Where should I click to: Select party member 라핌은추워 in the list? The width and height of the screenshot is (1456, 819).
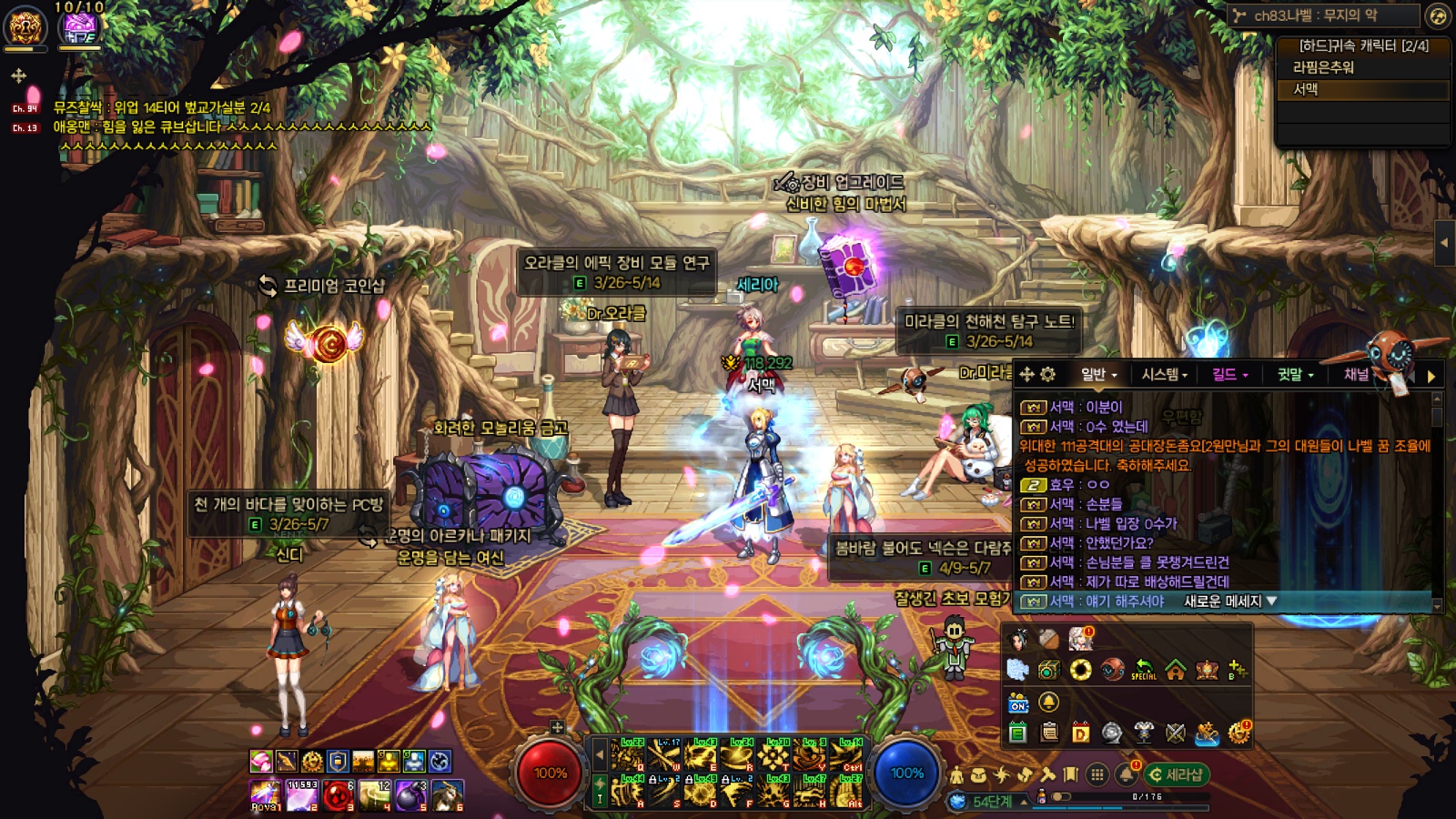(x=1323, y=67)
